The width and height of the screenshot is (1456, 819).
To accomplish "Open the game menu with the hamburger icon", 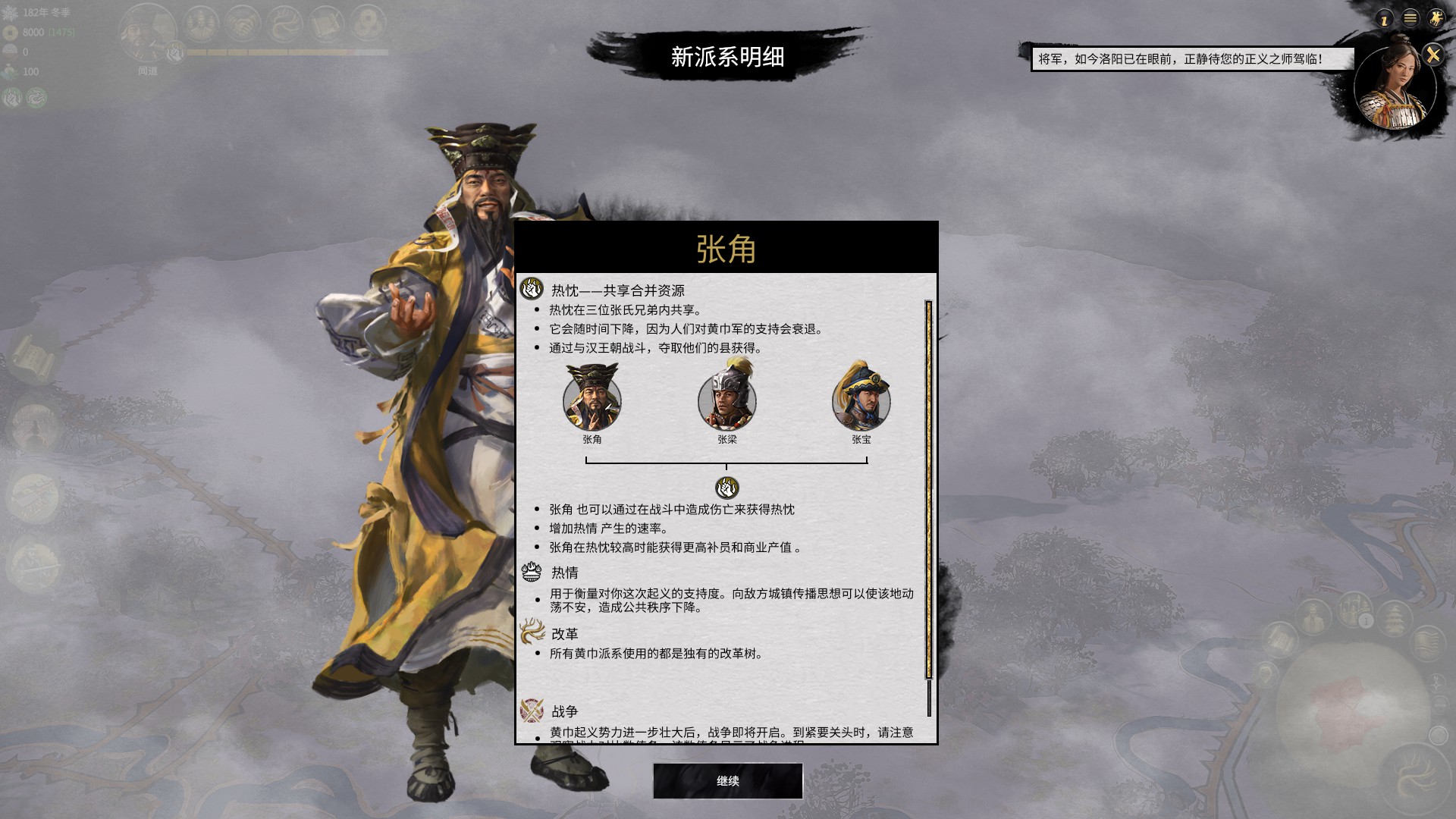I will (1410, 18).
